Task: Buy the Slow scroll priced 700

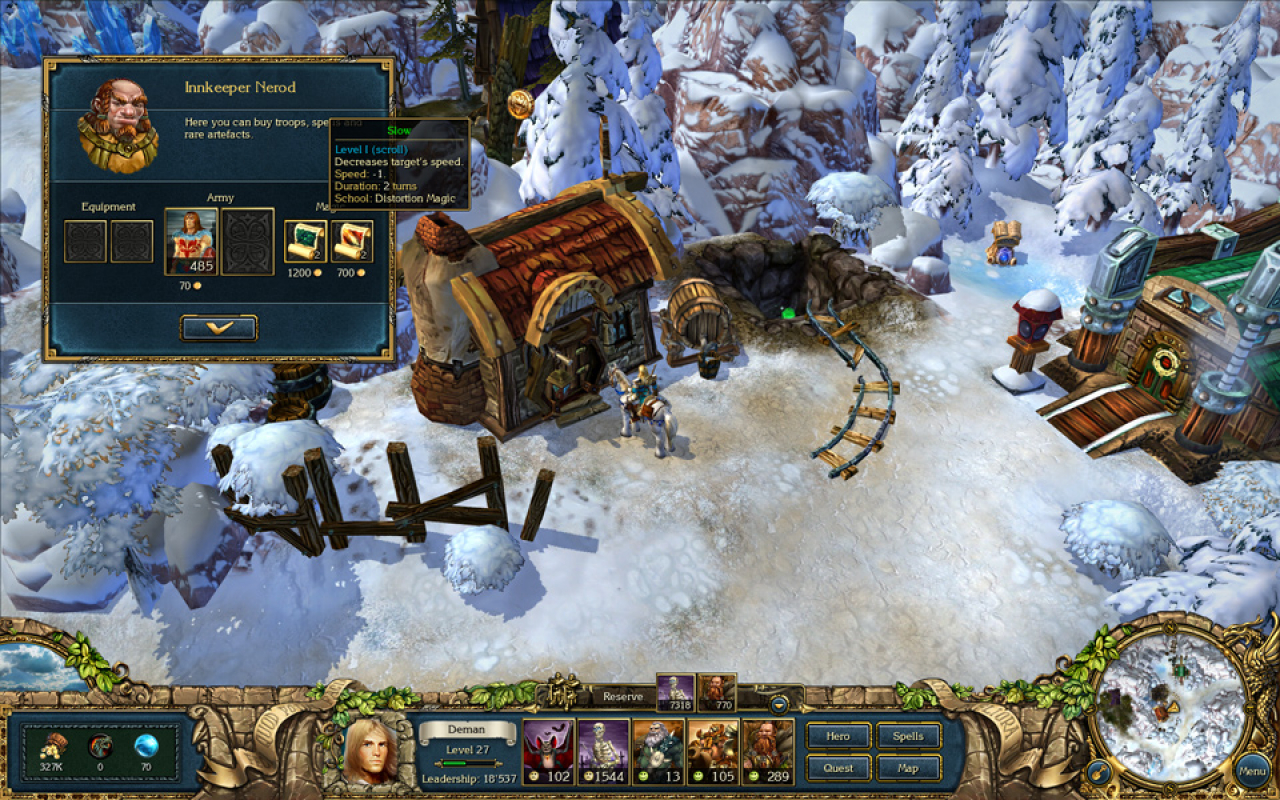Action: 352,240
